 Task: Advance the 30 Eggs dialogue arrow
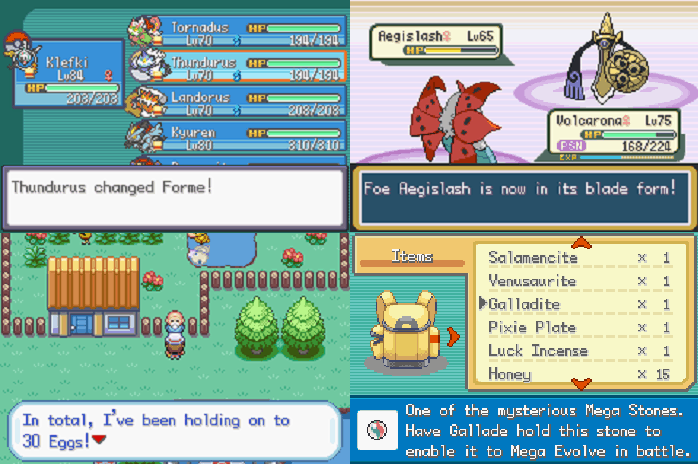[99, 440]
